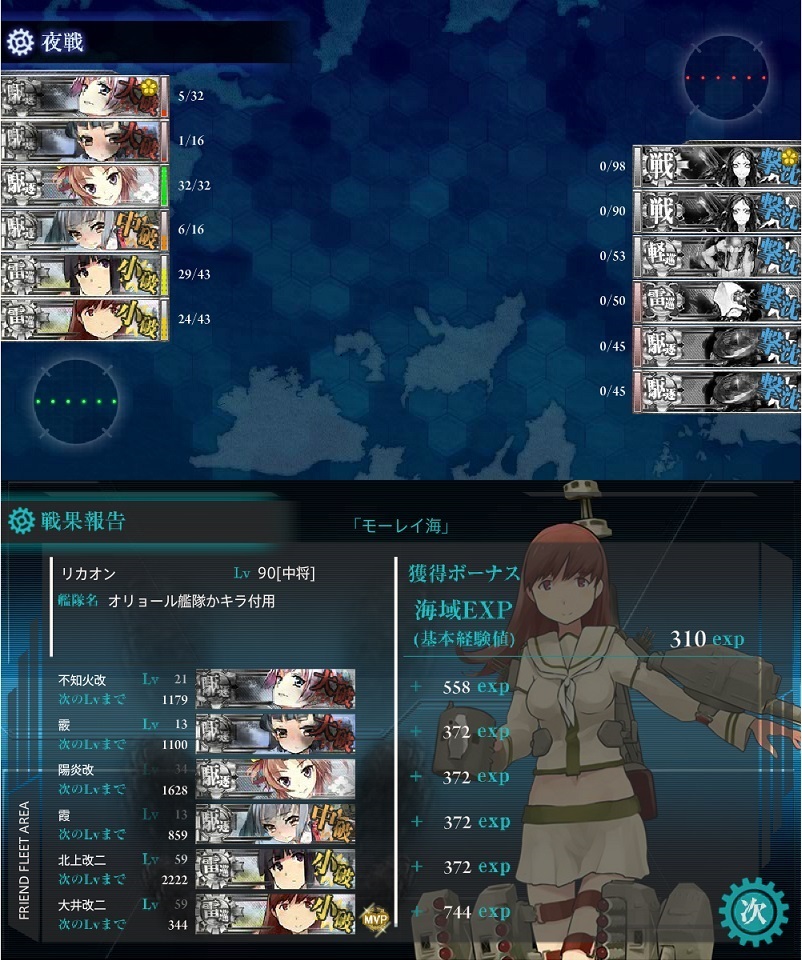This screenshot has width=802, height=960.
Task: Continue with the 次 gear button
Action: (755, 912)
